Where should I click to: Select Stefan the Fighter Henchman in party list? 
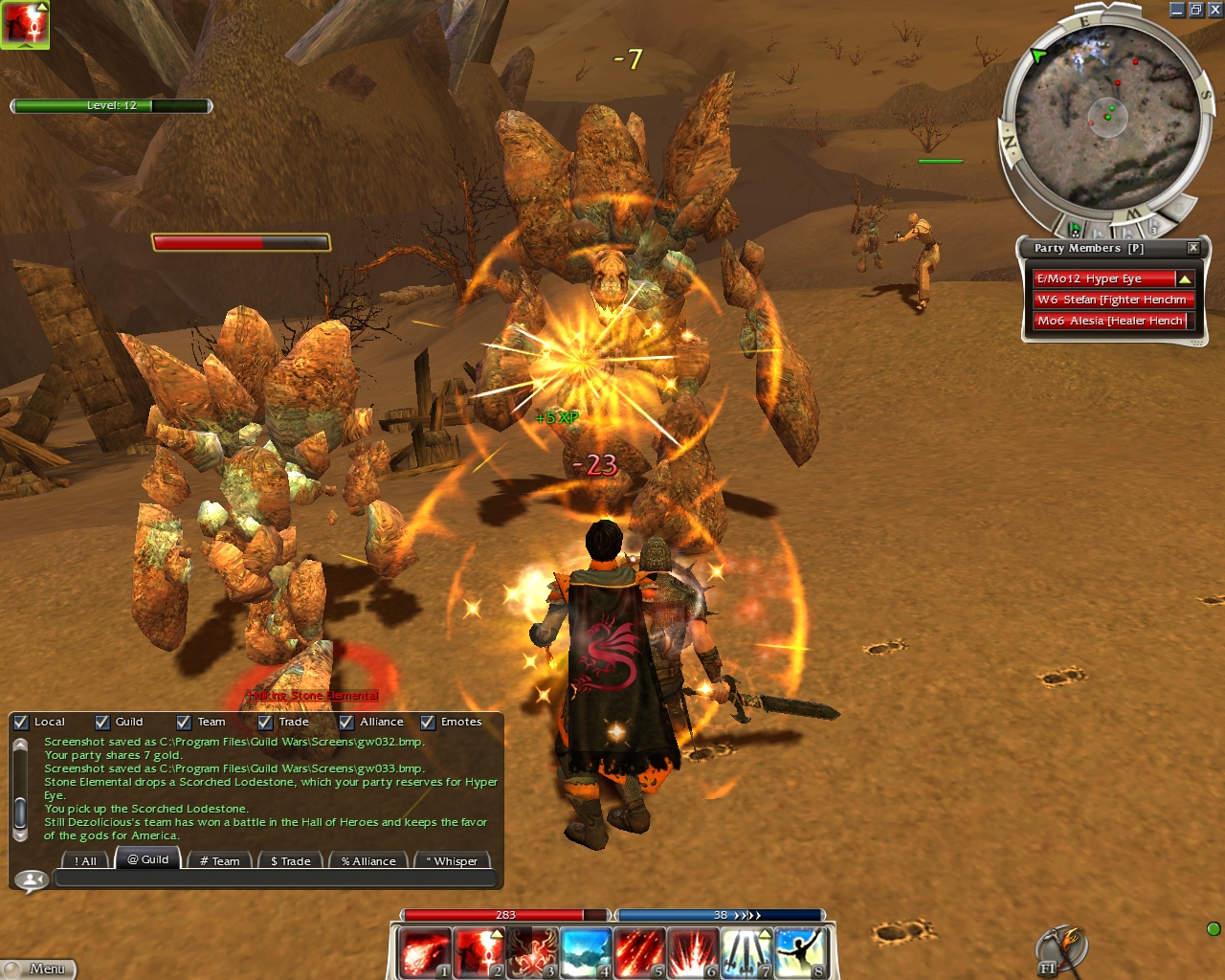click(x=1112, y=300)
